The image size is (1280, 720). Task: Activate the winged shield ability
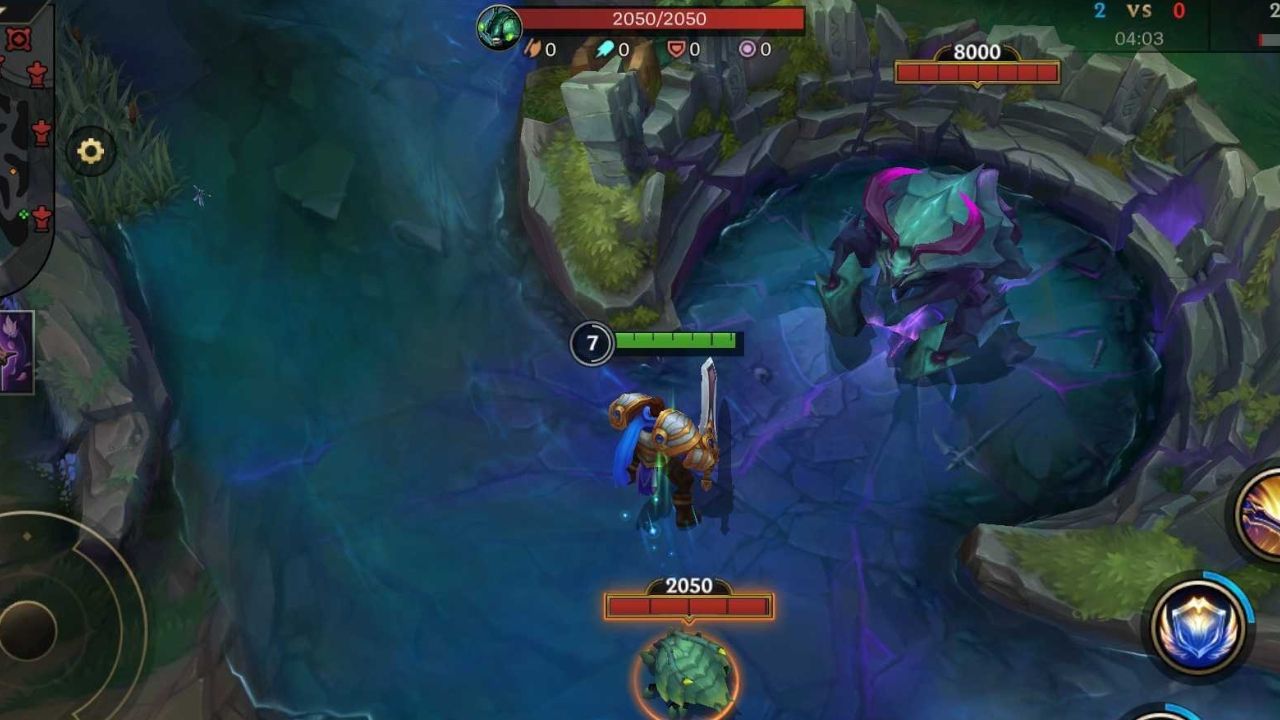[x=1197, y=627]
